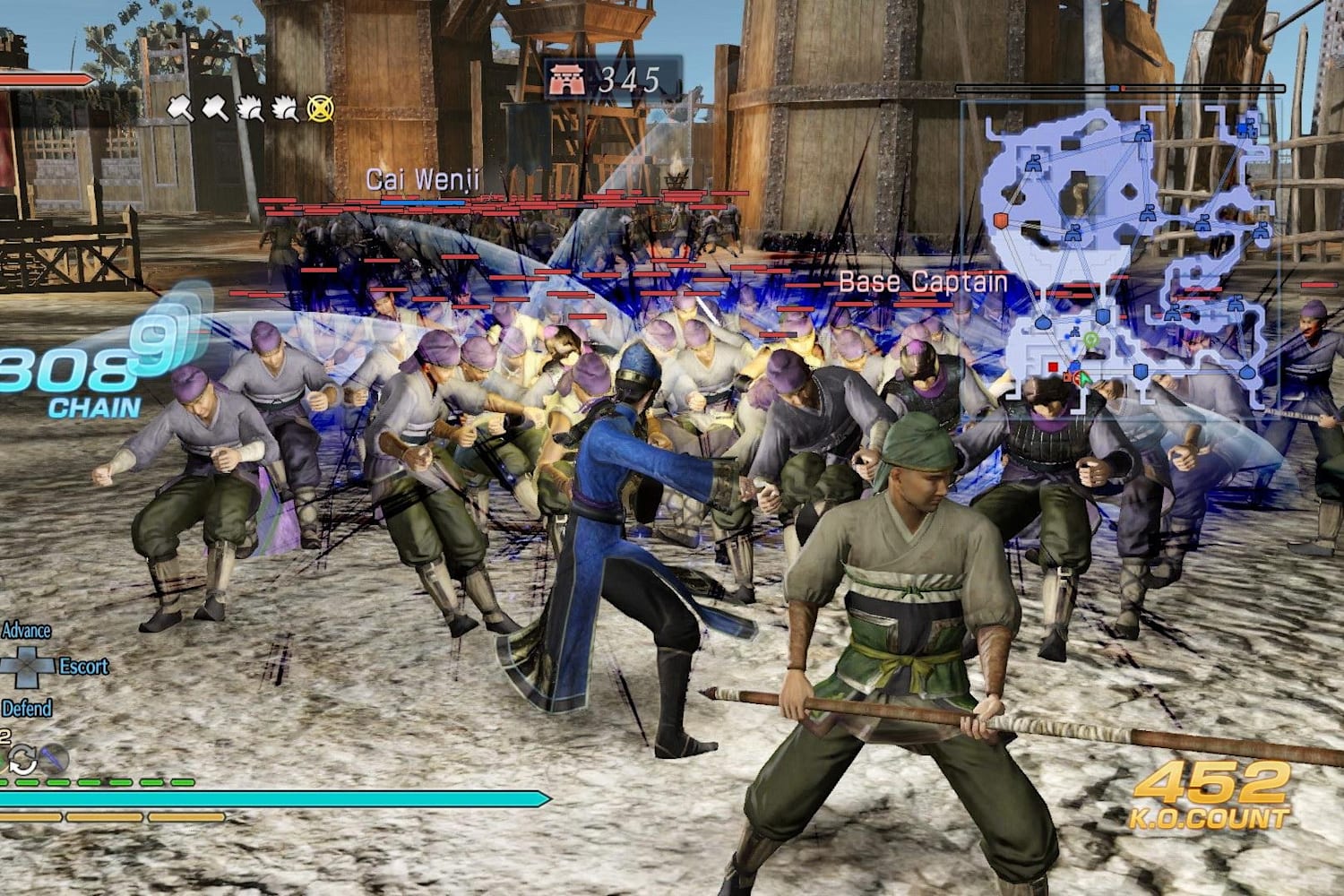Viewport: 1344px width, 896px height.
Task: Select the second hammer attack icon
Action: click(215, 109)
